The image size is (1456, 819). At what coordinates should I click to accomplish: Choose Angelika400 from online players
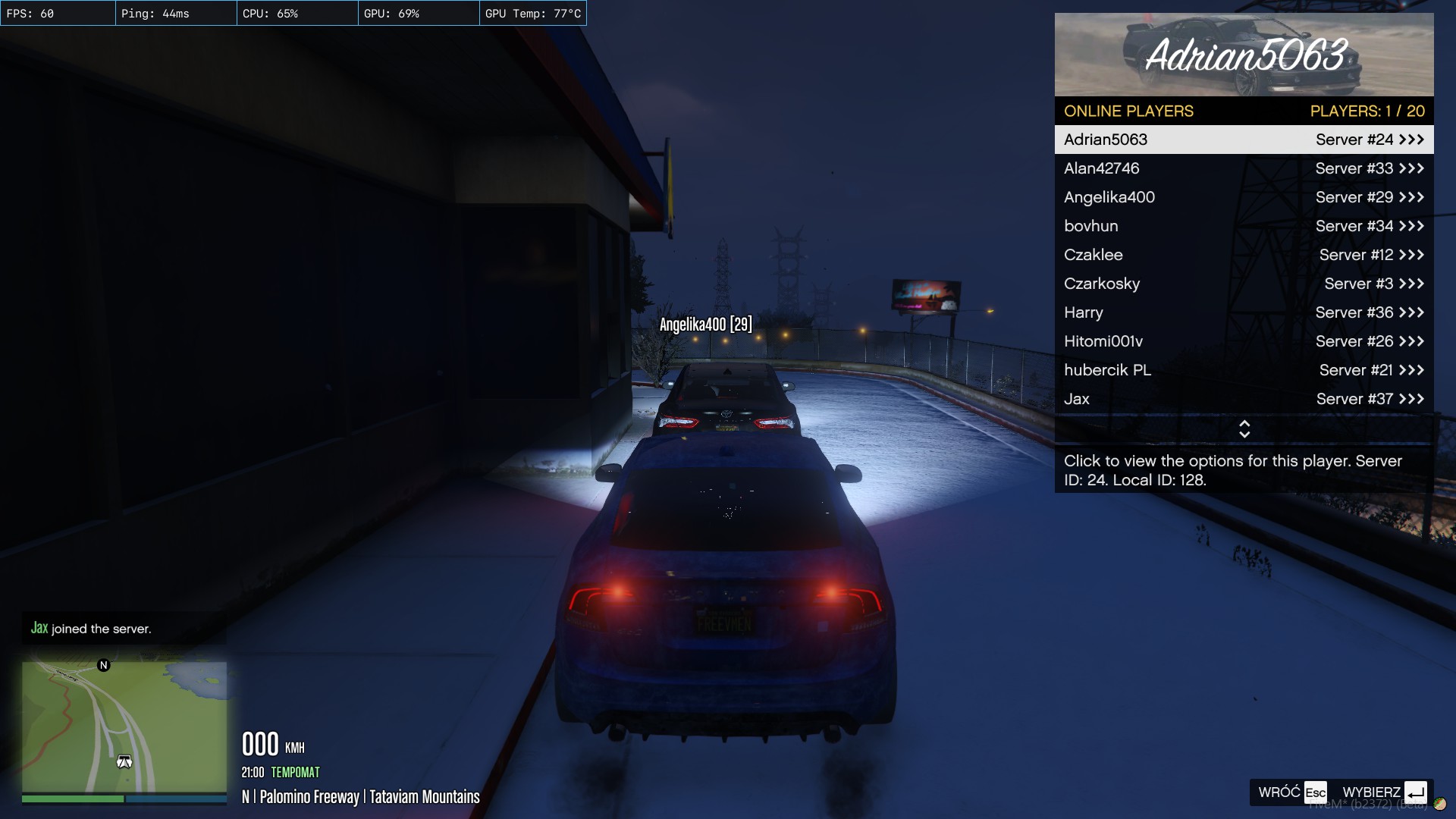(x=1244, y=197)
